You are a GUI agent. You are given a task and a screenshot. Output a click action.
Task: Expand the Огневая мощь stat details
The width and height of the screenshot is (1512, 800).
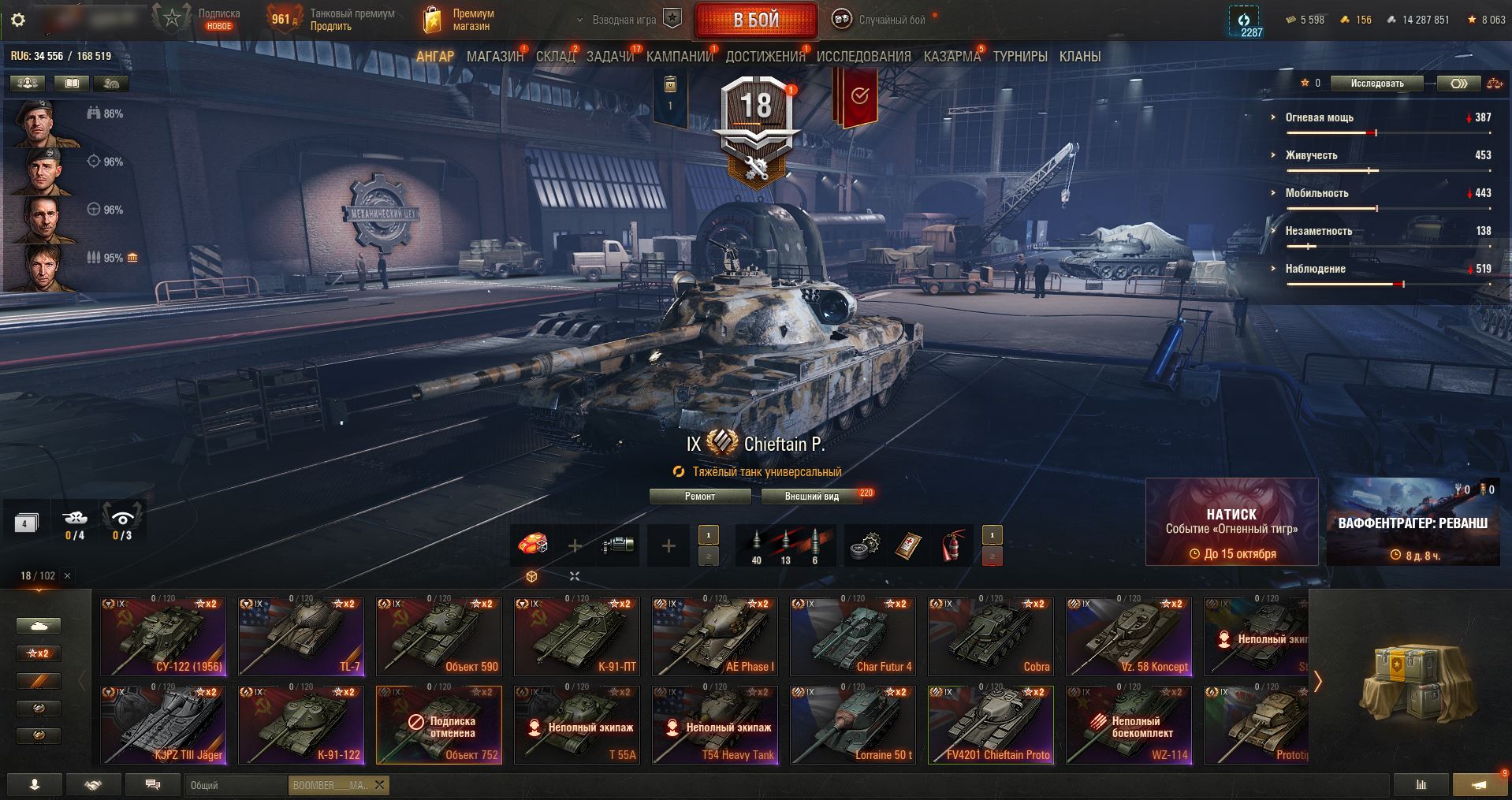pyautogui.click(x=1319, y=117)
